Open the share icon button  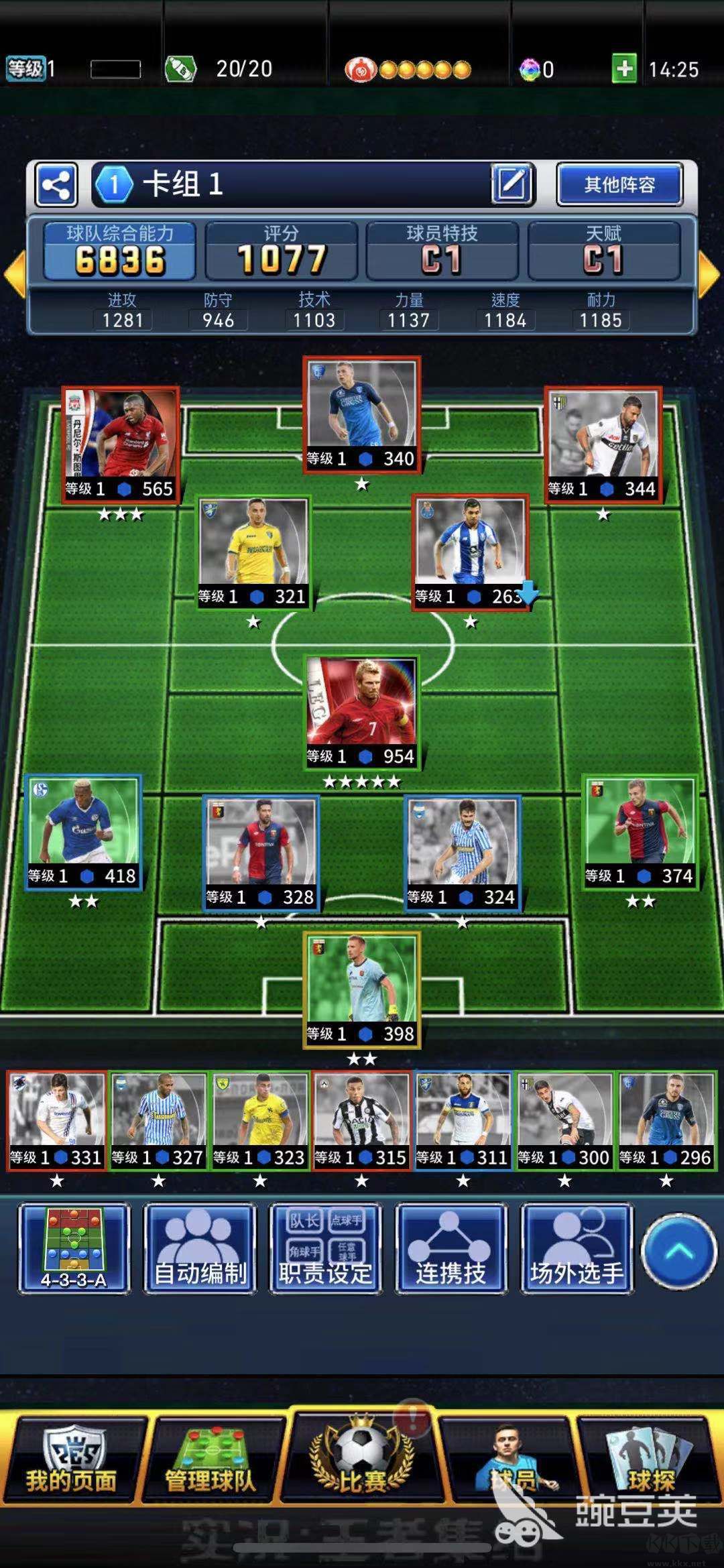(x=56, y=184)
